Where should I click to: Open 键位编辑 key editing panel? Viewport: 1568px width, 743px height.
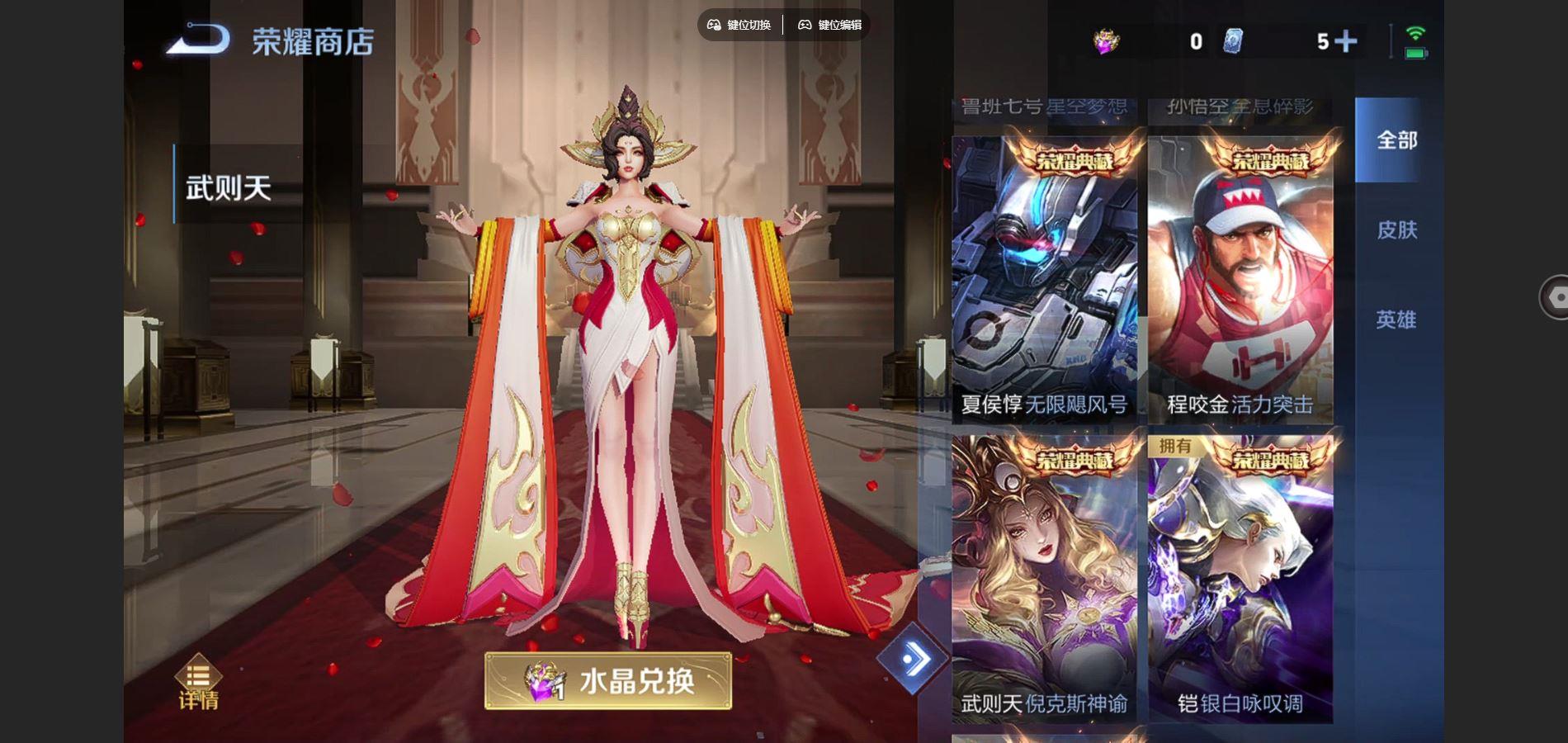coord(834,25)
